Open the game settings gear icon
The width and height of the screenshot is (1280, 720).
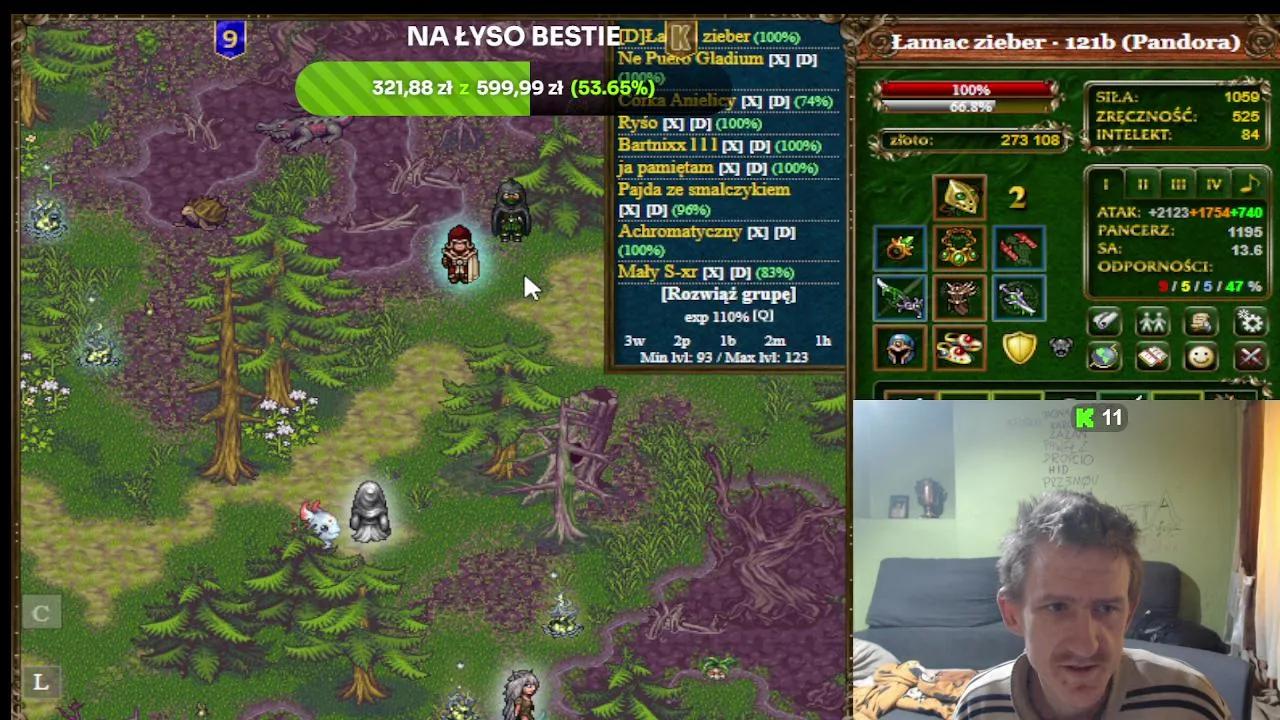(x=1250, y=323)
